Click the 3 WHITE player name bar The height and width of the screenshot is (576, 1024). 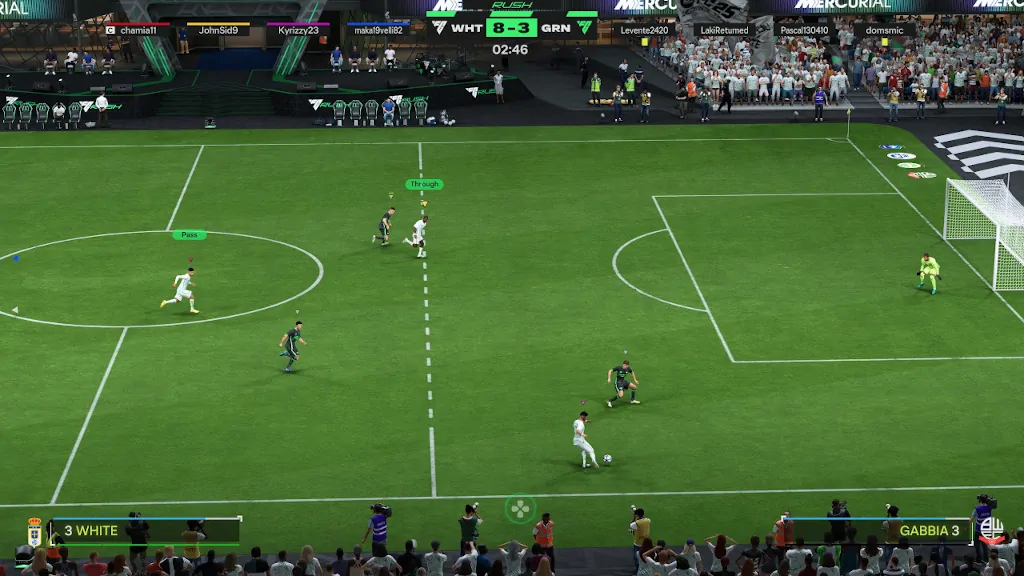(145, 530)
